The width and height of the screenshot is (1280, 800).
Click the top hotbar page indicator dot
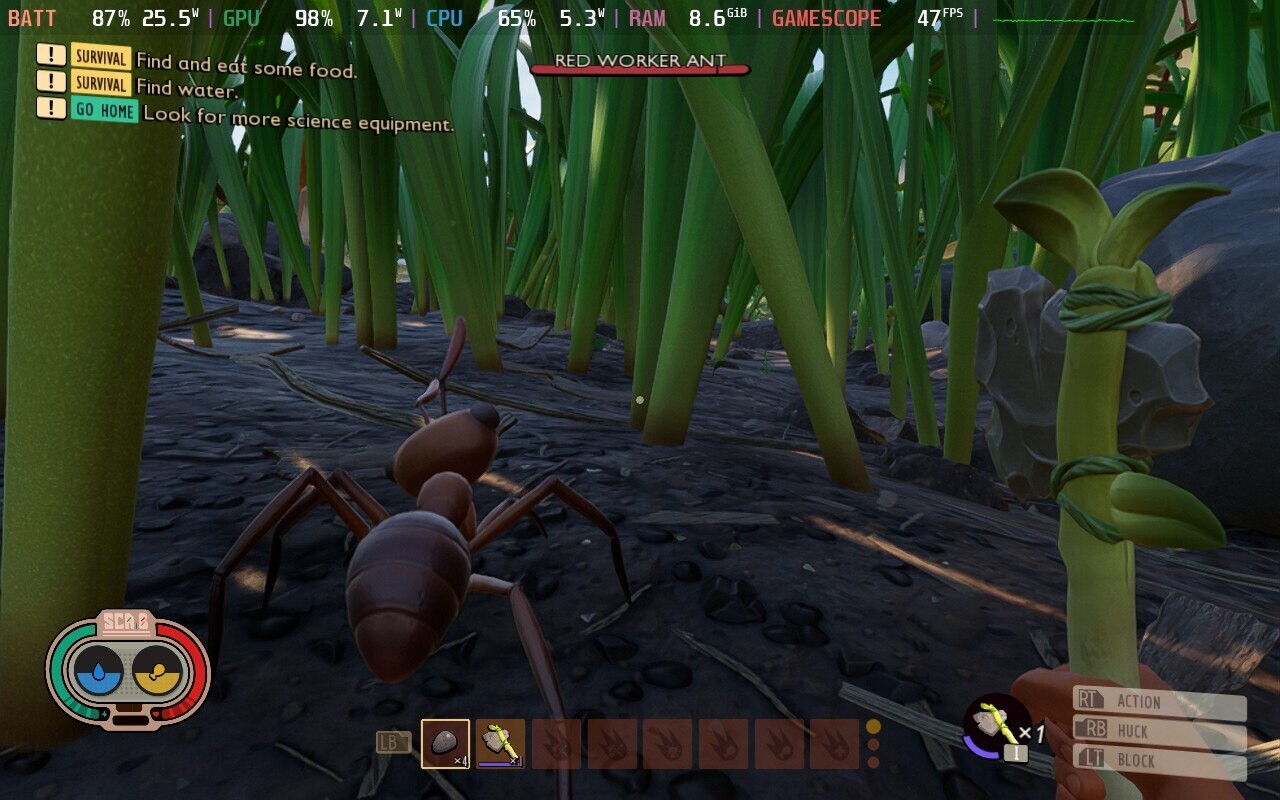tap(873, 727)
